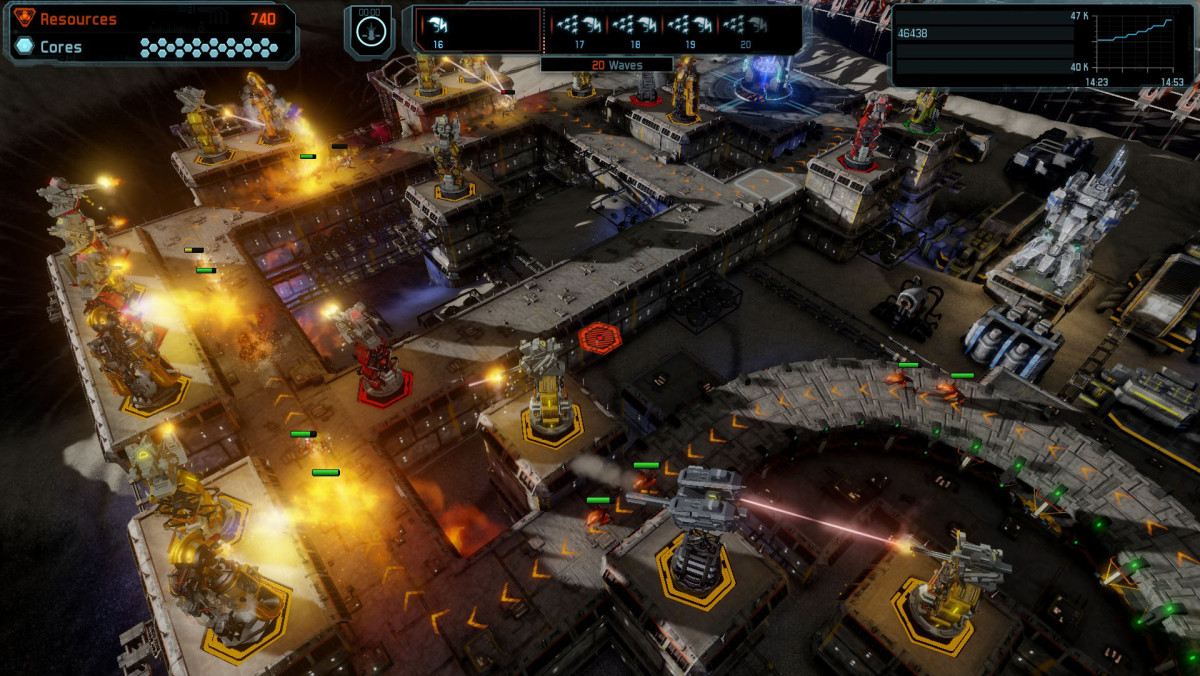1200x676 pixels.
Task: Activate the special weapon ability icon
Action: tap(369, 30)
